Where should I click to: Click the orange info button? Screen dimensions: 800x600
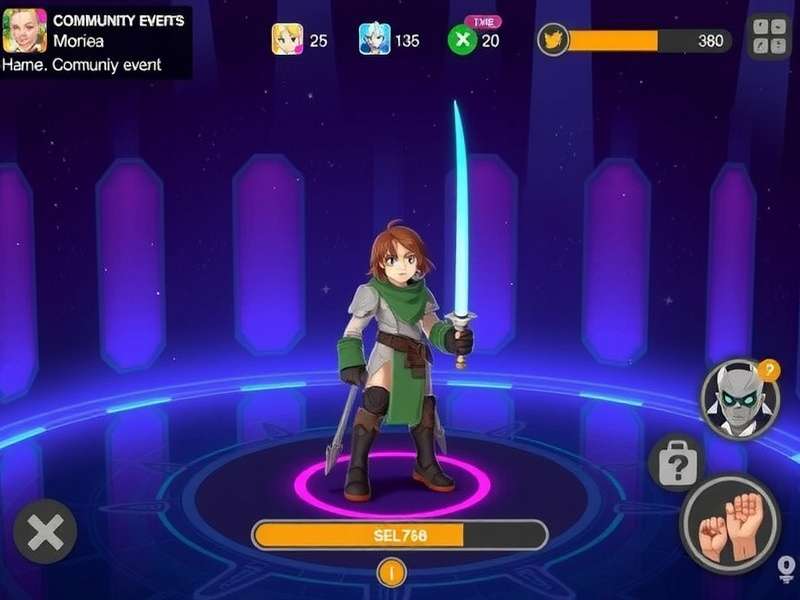(392, 573)
